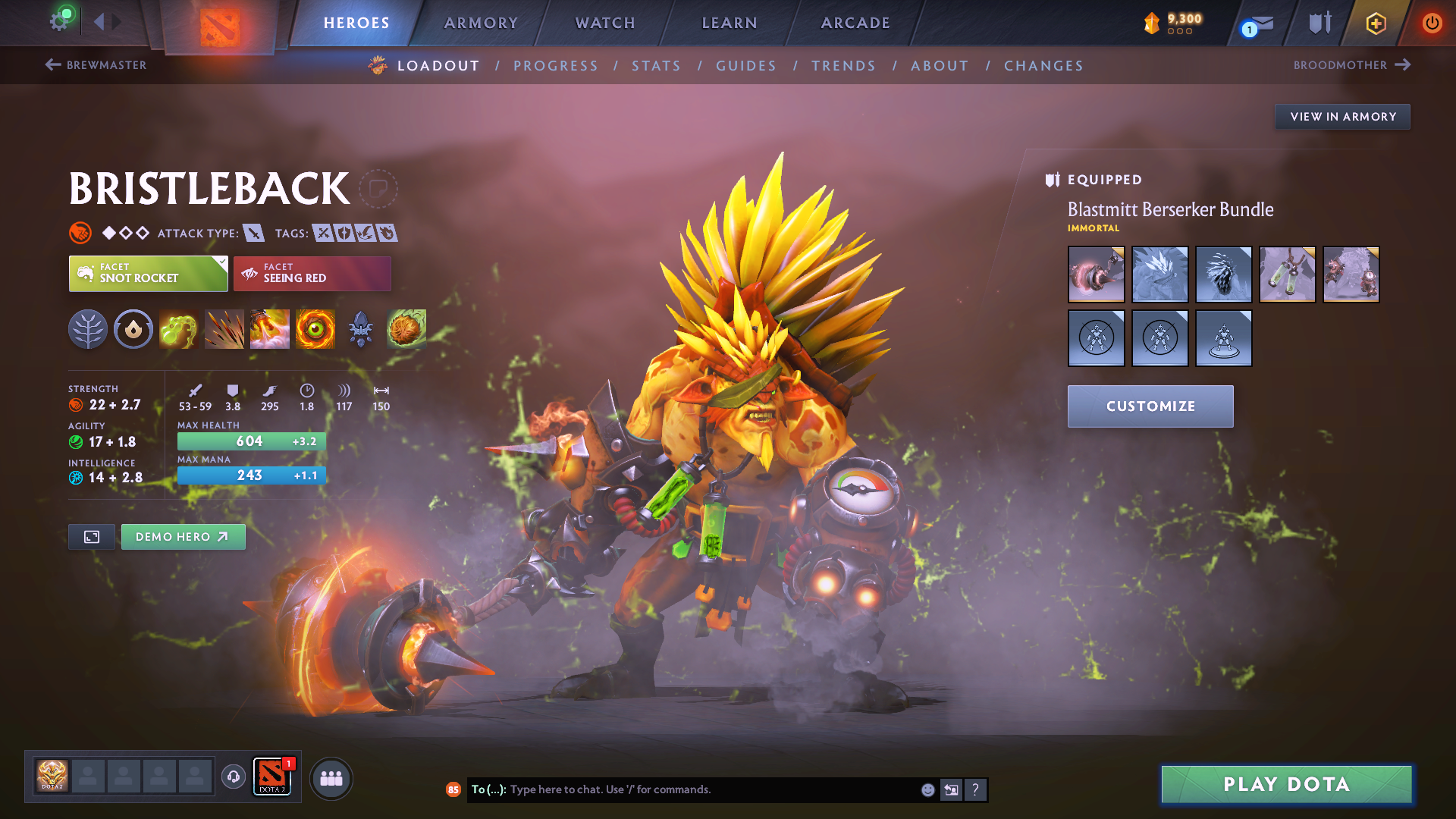Switch to the Watch tab
This screenshot has width=1456, height=819.
605,23
